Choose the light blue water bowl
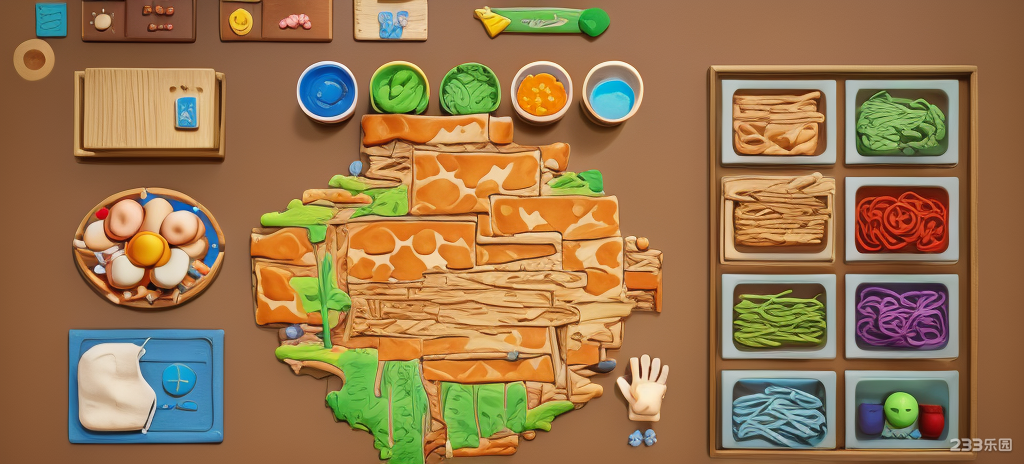The width and height of the screenshot is (1024, 464). pyautogui.click(x=611, y=94)
